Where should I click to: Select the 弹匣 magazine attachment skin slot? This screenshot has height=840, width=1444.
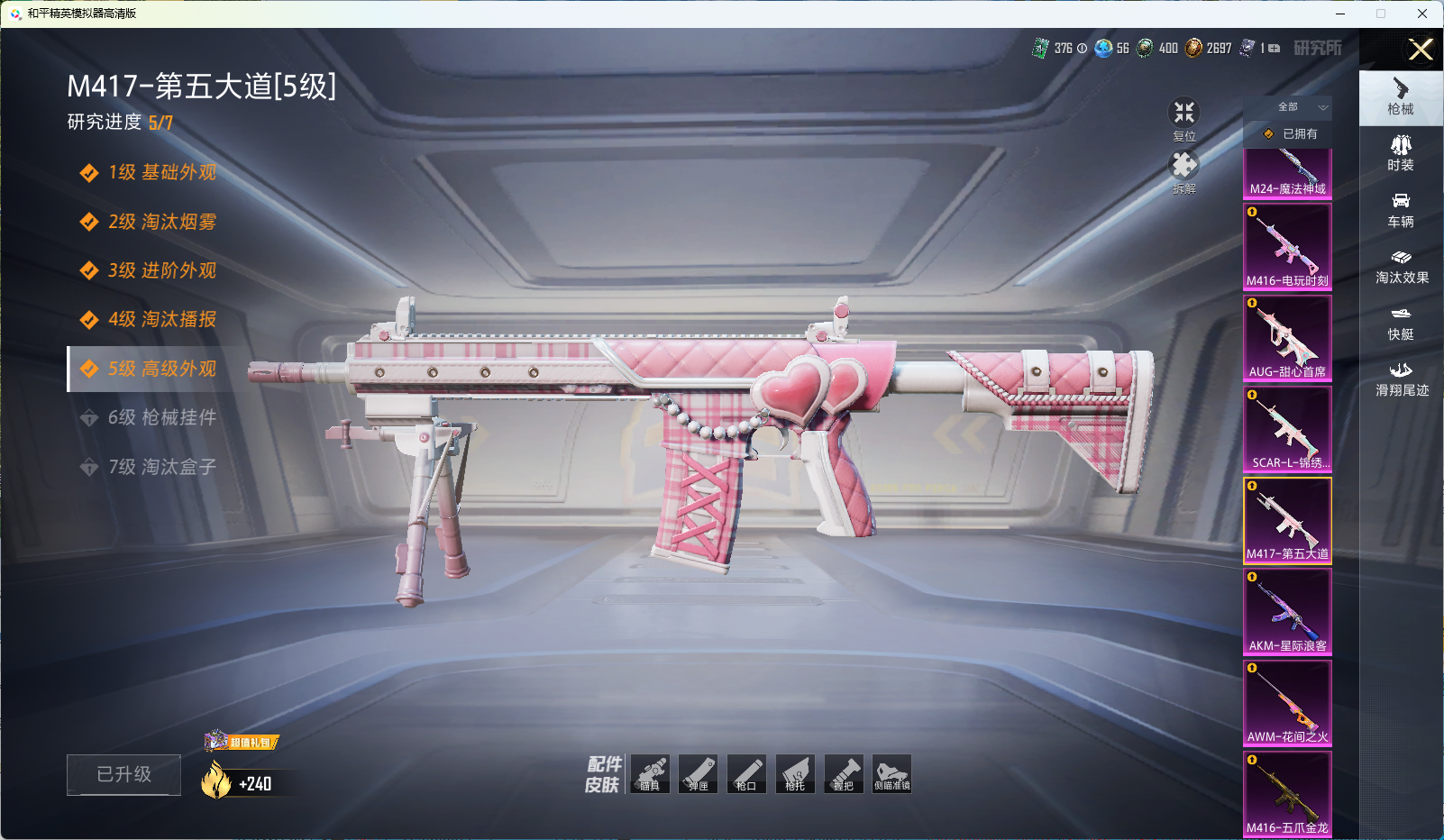coord(698,774)
